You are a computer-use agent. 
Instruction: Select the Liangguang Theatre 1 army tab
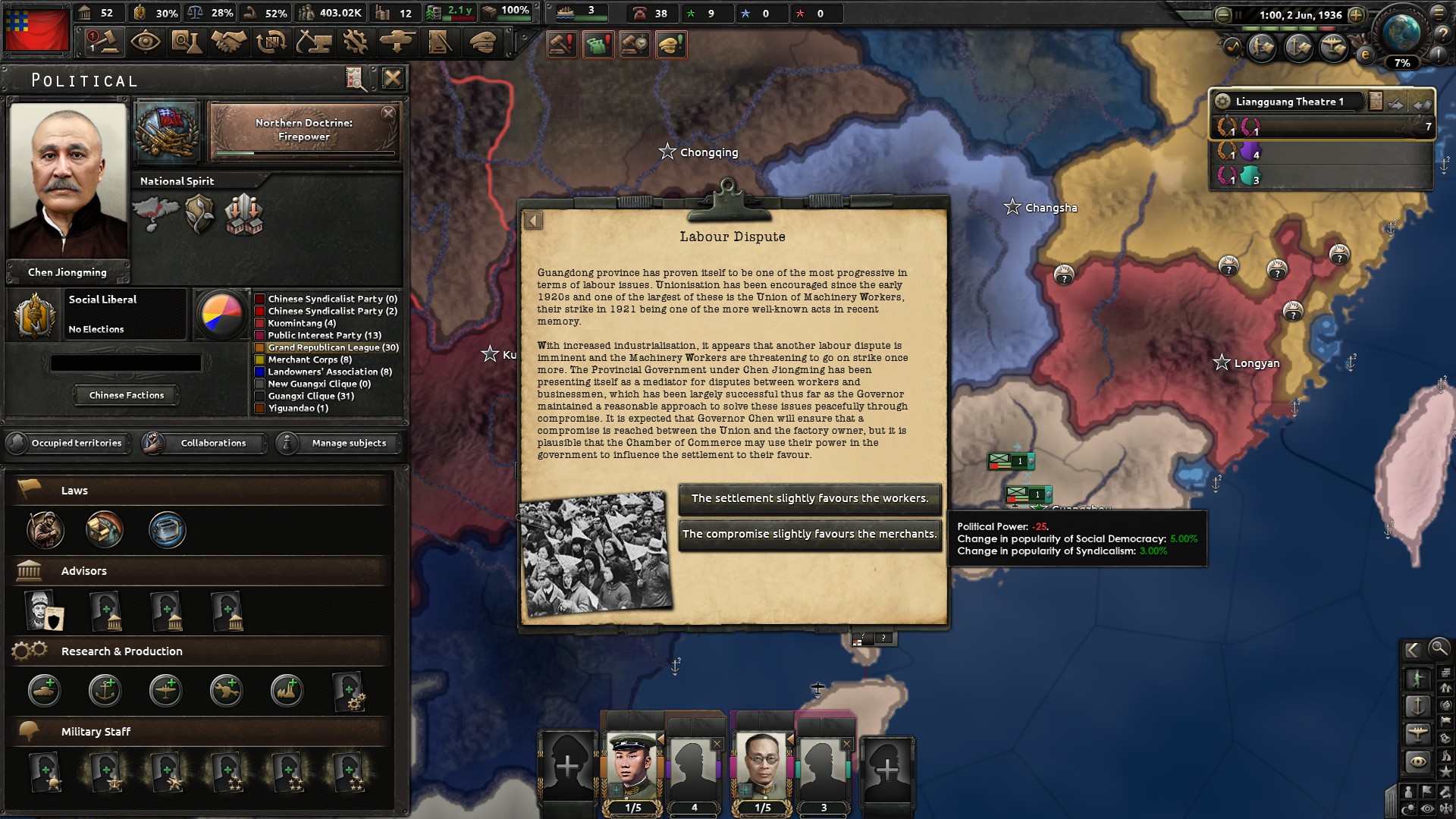[1289, 101]
